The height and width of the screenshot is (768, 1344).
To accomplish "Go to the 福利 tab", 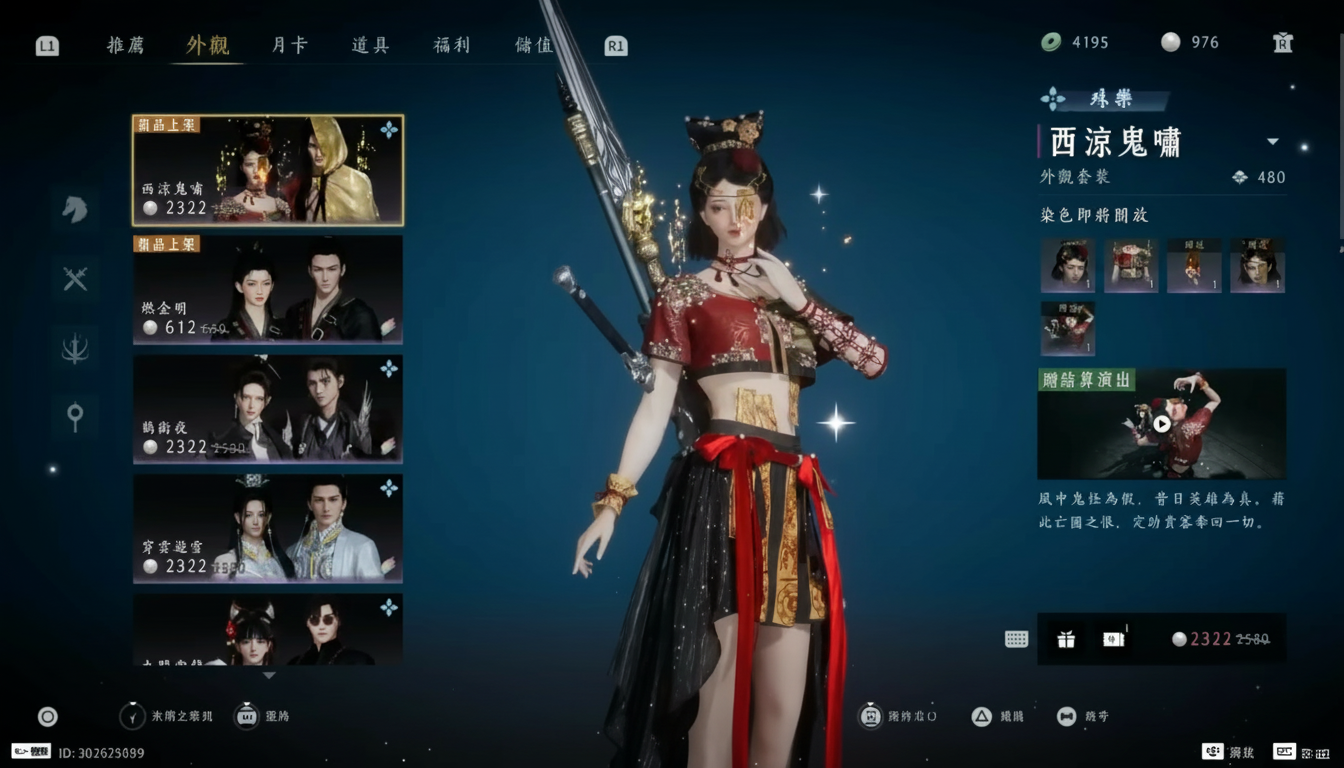I will click(x=451, y=45).
